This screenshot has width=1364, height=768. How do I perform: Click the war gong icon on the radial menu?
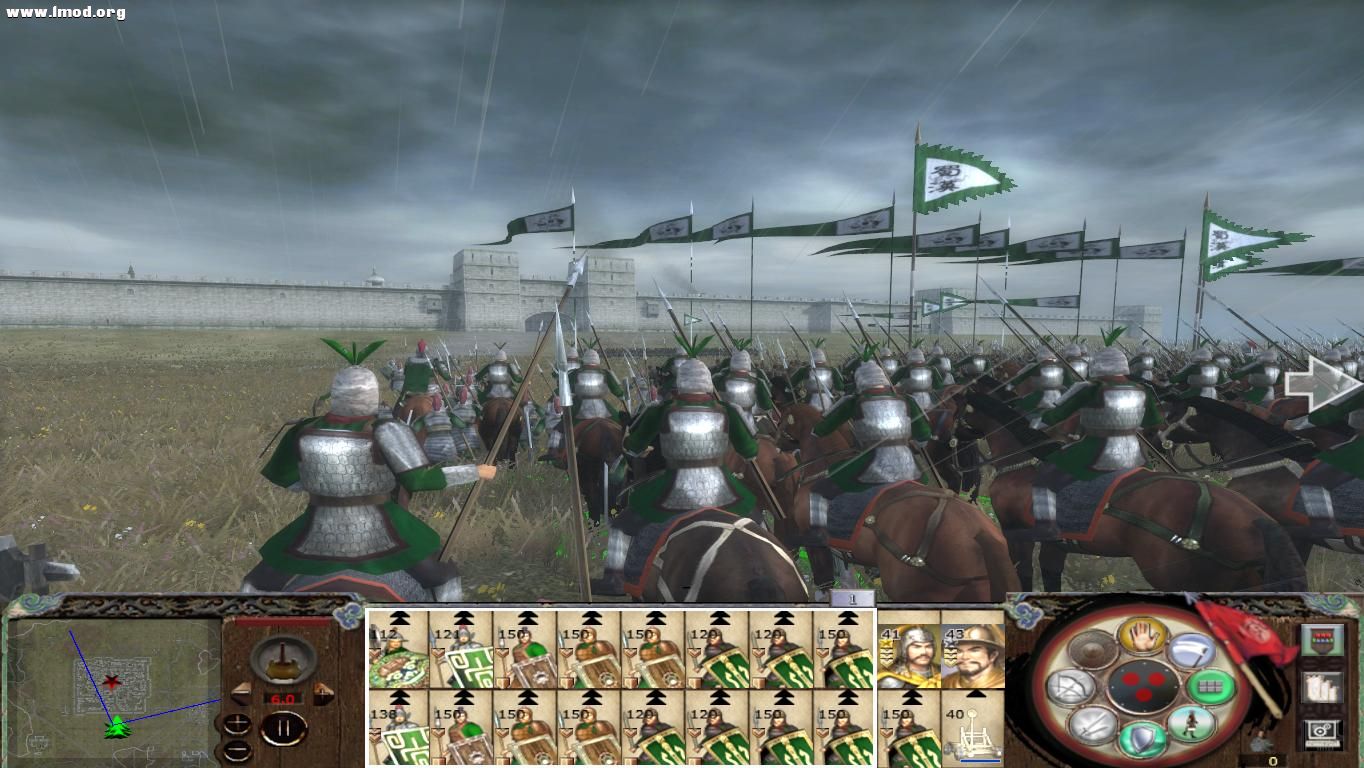(1091, 649)
